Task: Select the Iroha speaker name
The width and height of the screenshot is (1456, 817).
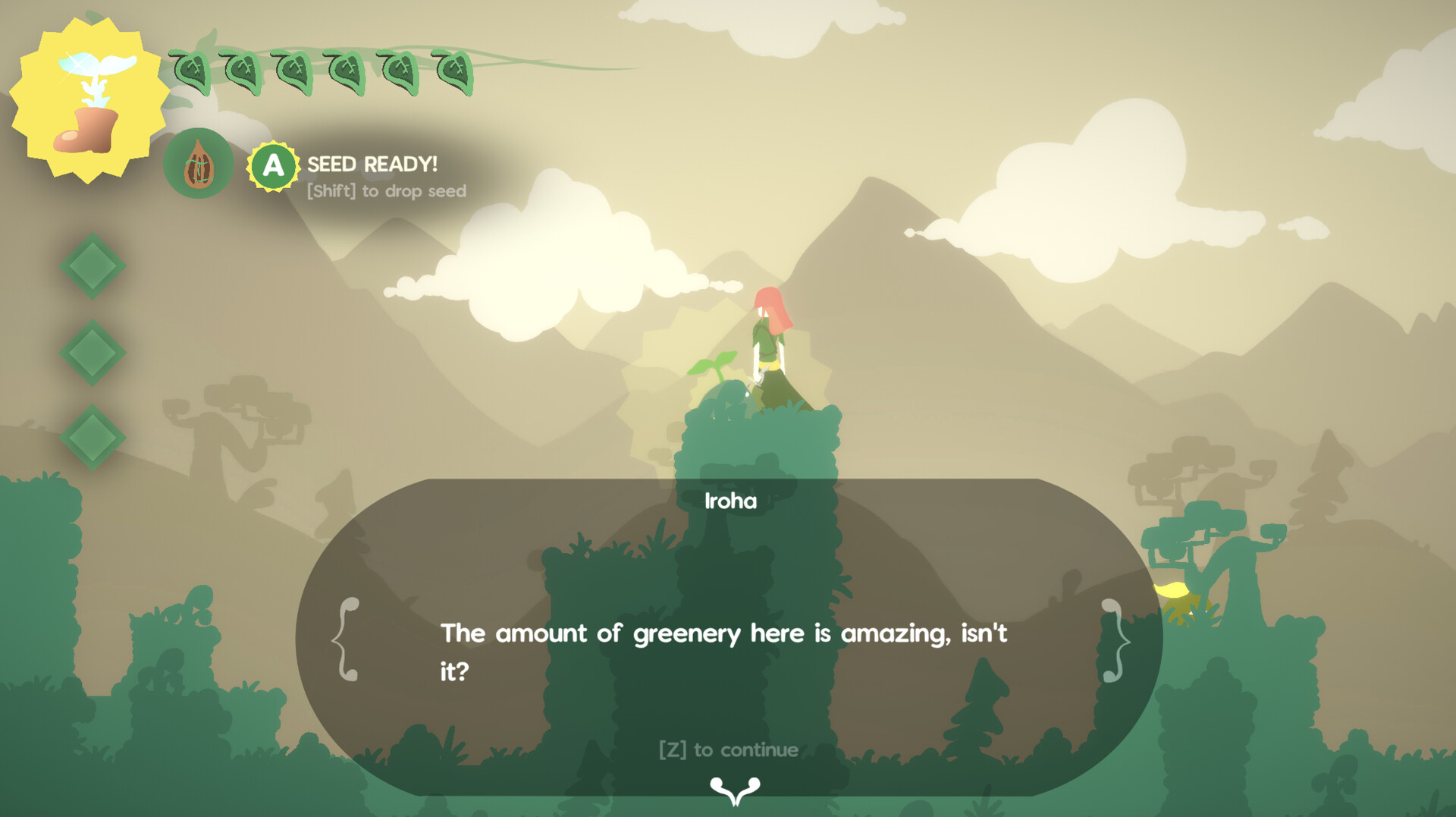Action: click(x=730, y=501)
